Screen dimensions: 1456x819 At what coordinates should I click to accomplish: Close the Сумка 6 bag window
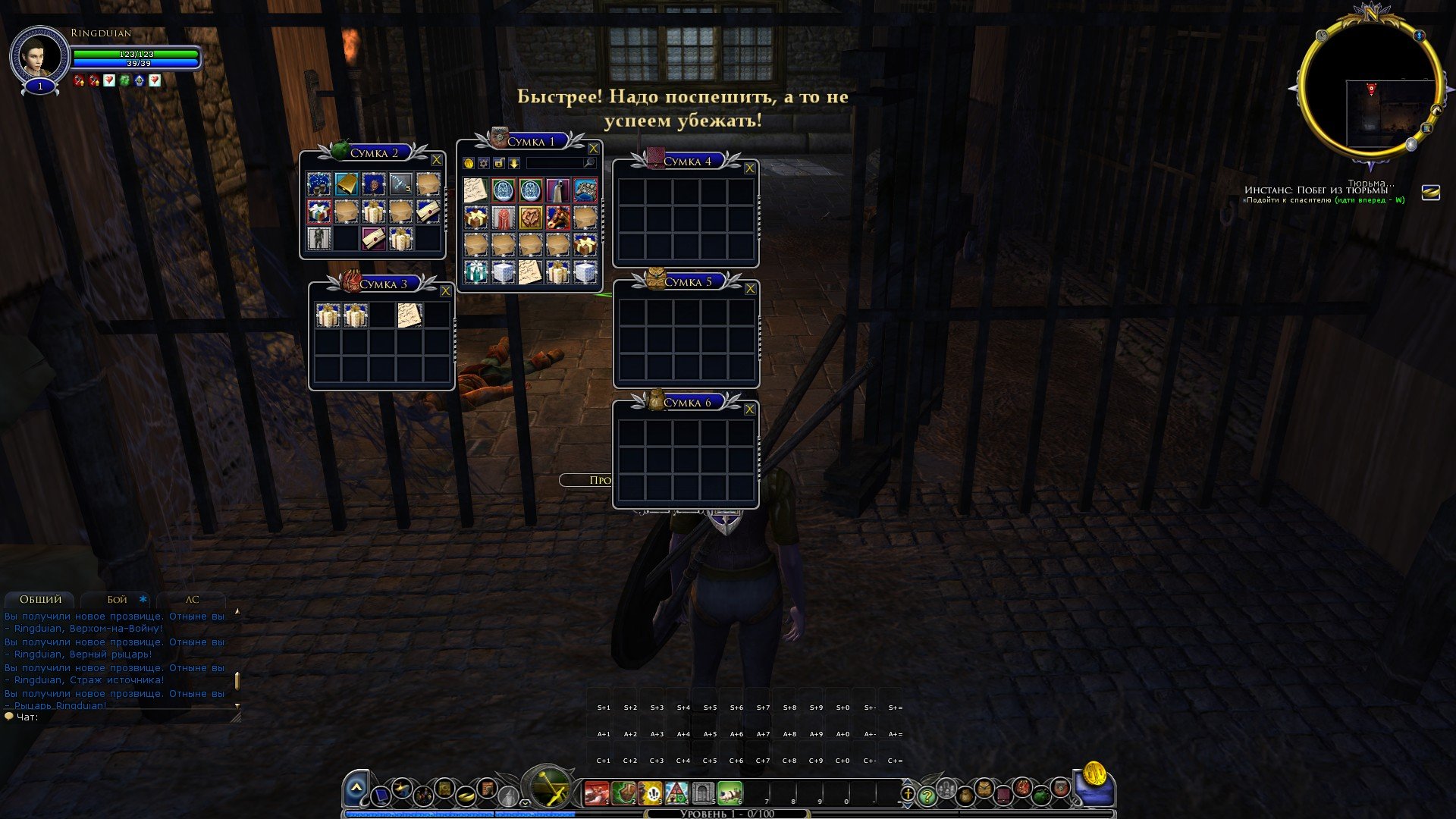750,409
